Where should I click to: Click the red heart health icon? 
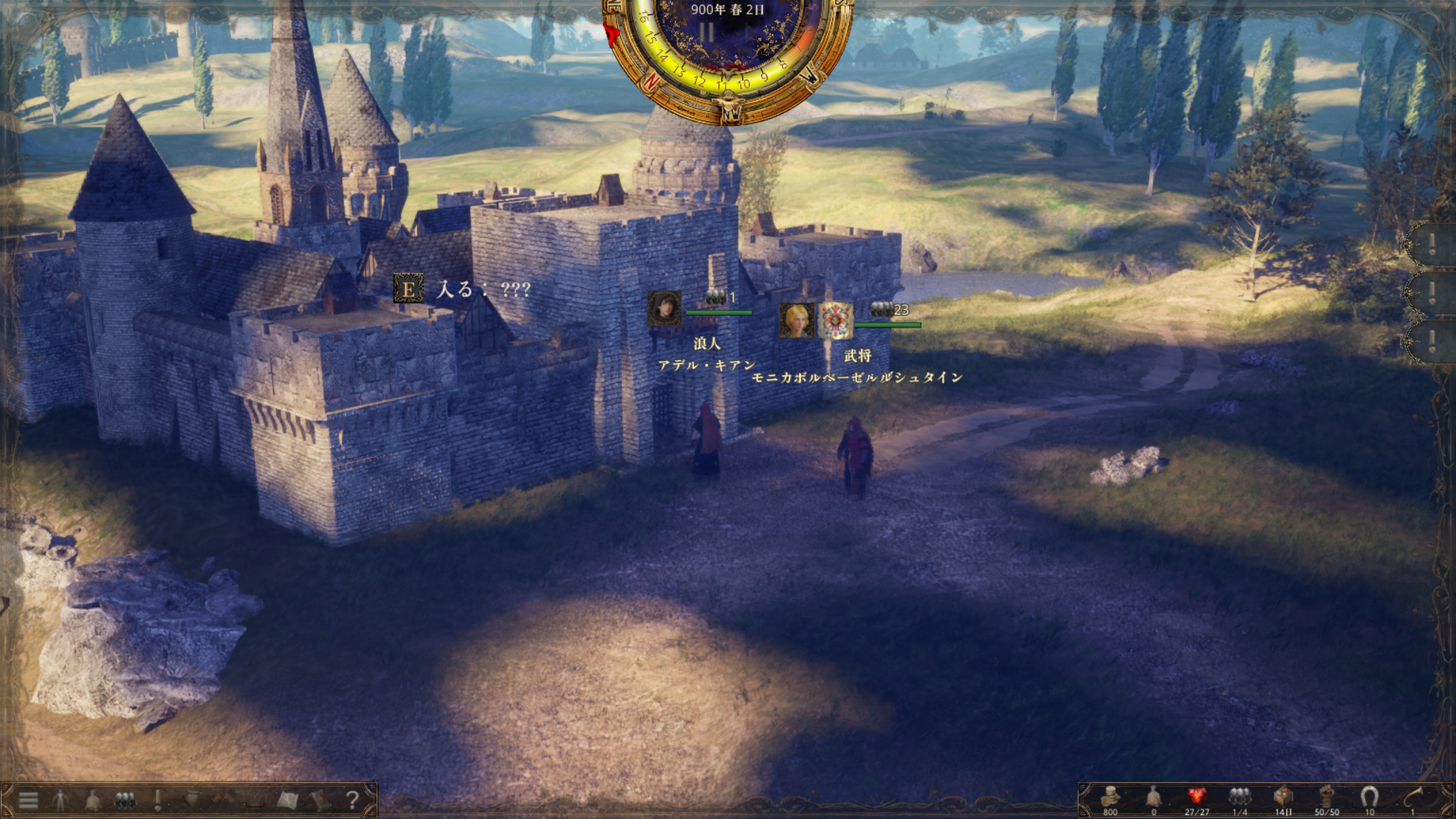pyautogui.click(x=1197, y=796)
